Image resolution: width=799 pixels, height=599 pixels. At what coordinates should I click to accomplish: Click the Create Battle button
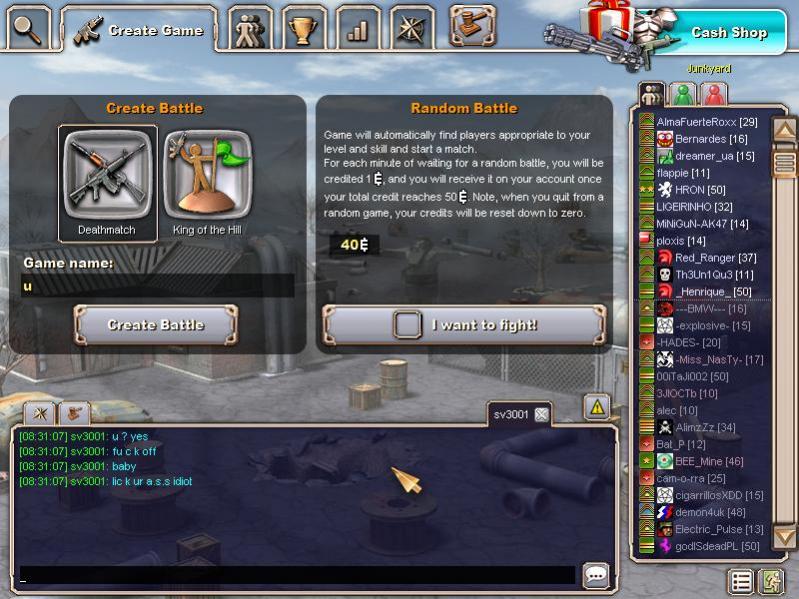coord(156,325)
